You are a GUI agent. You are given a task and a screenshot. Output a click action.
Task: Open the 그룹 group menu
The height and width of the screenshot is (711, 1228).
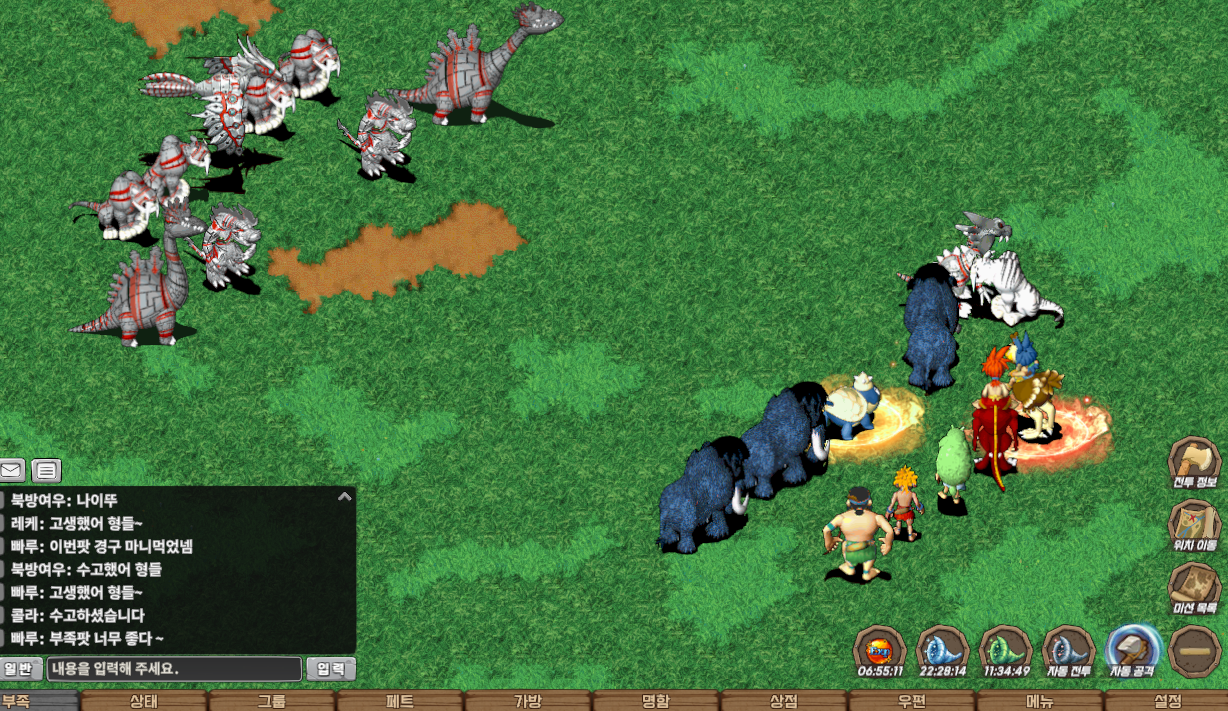click(271, 701)
